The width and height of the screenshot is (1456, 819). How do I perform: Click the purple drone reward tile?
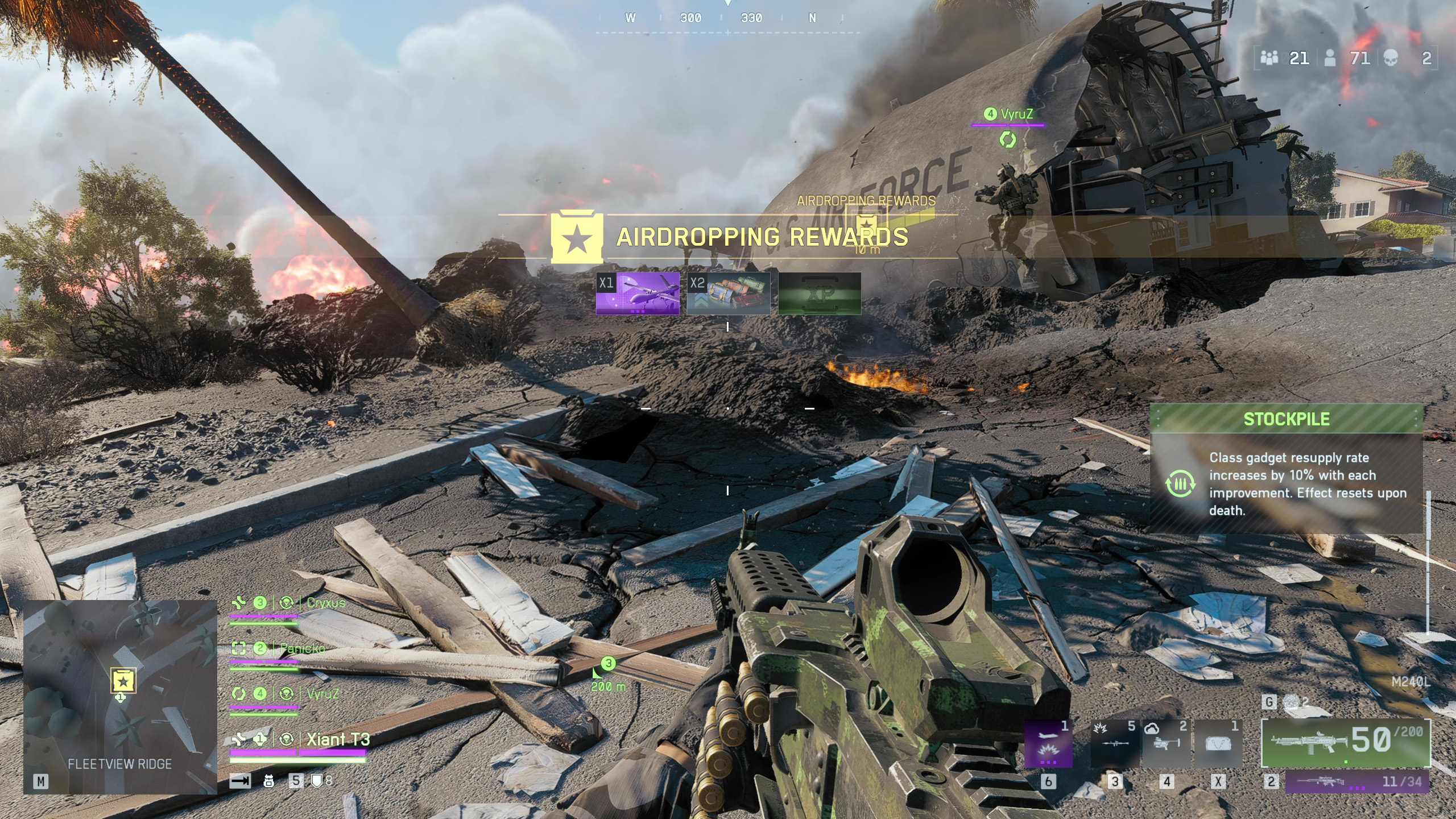click(x=638, y=293)
